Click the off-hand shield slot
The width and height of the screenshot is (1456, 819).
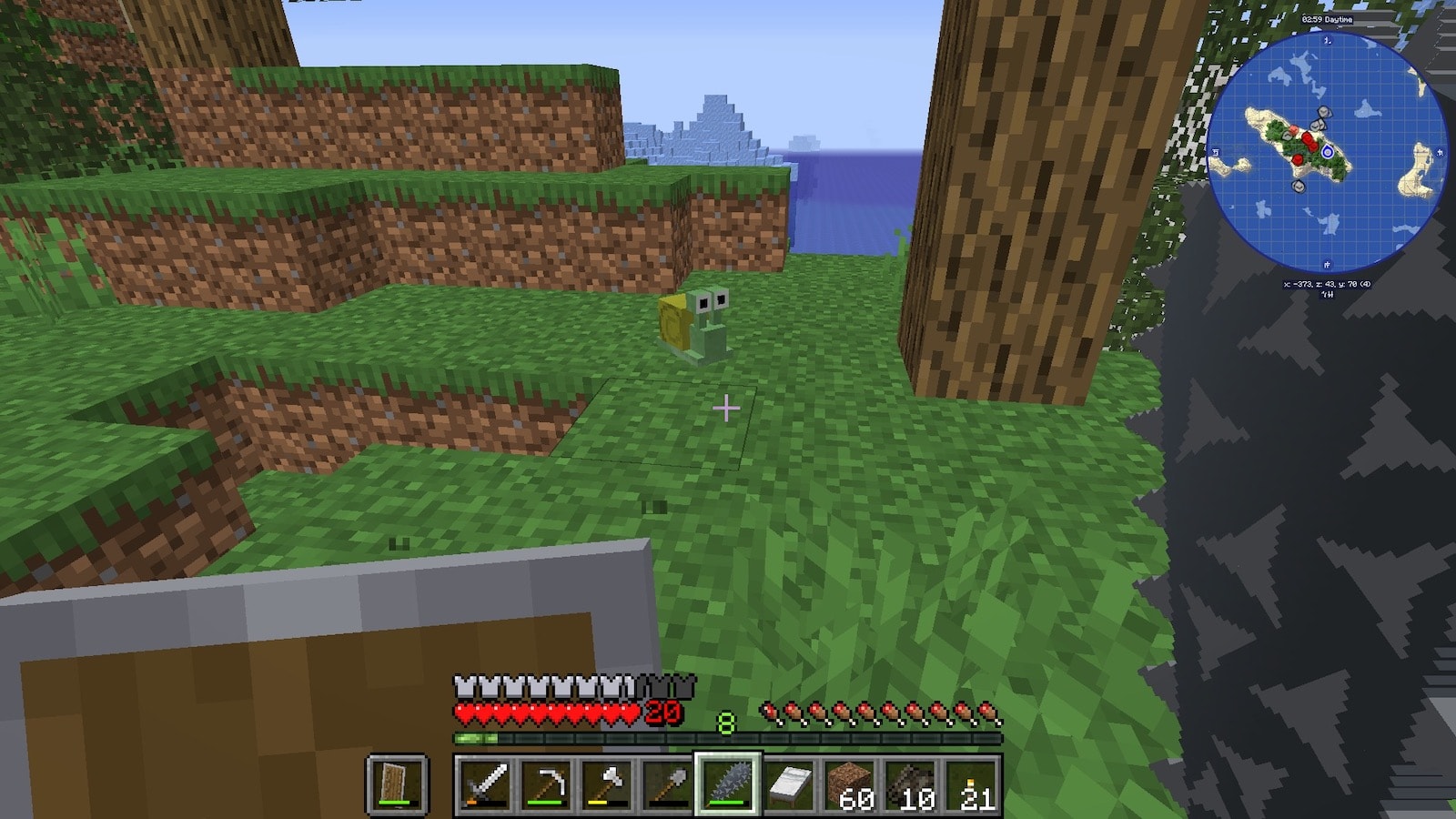(397, 784)
